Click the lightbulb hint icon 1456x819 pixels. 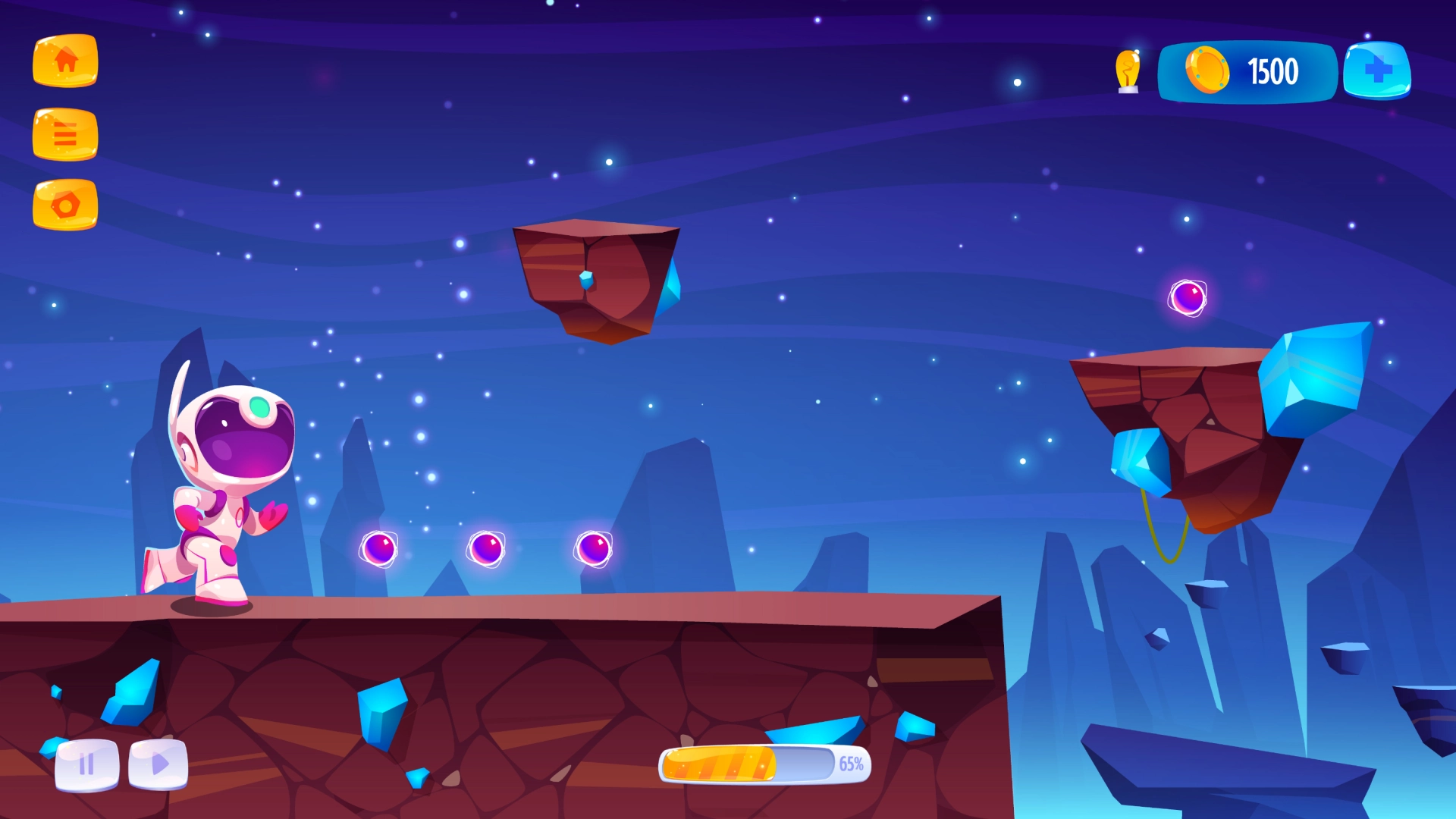pyautogui.click(x=1128, y=71)
